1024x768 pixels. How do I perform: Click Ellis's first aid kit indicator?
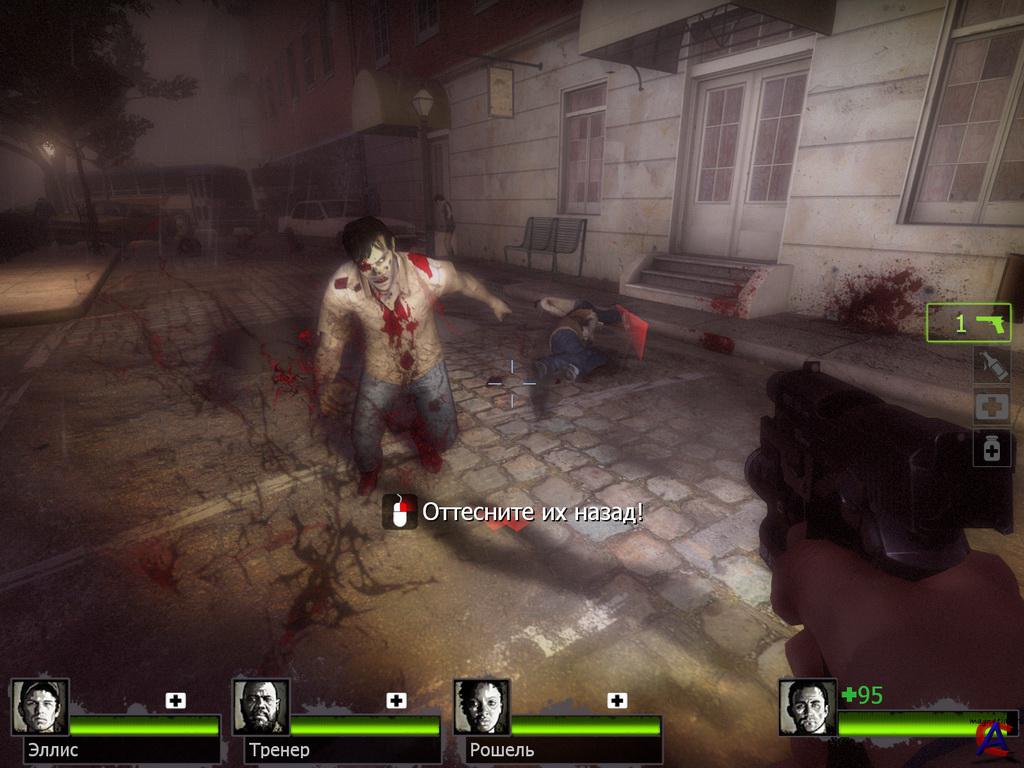tap(176, 701)
